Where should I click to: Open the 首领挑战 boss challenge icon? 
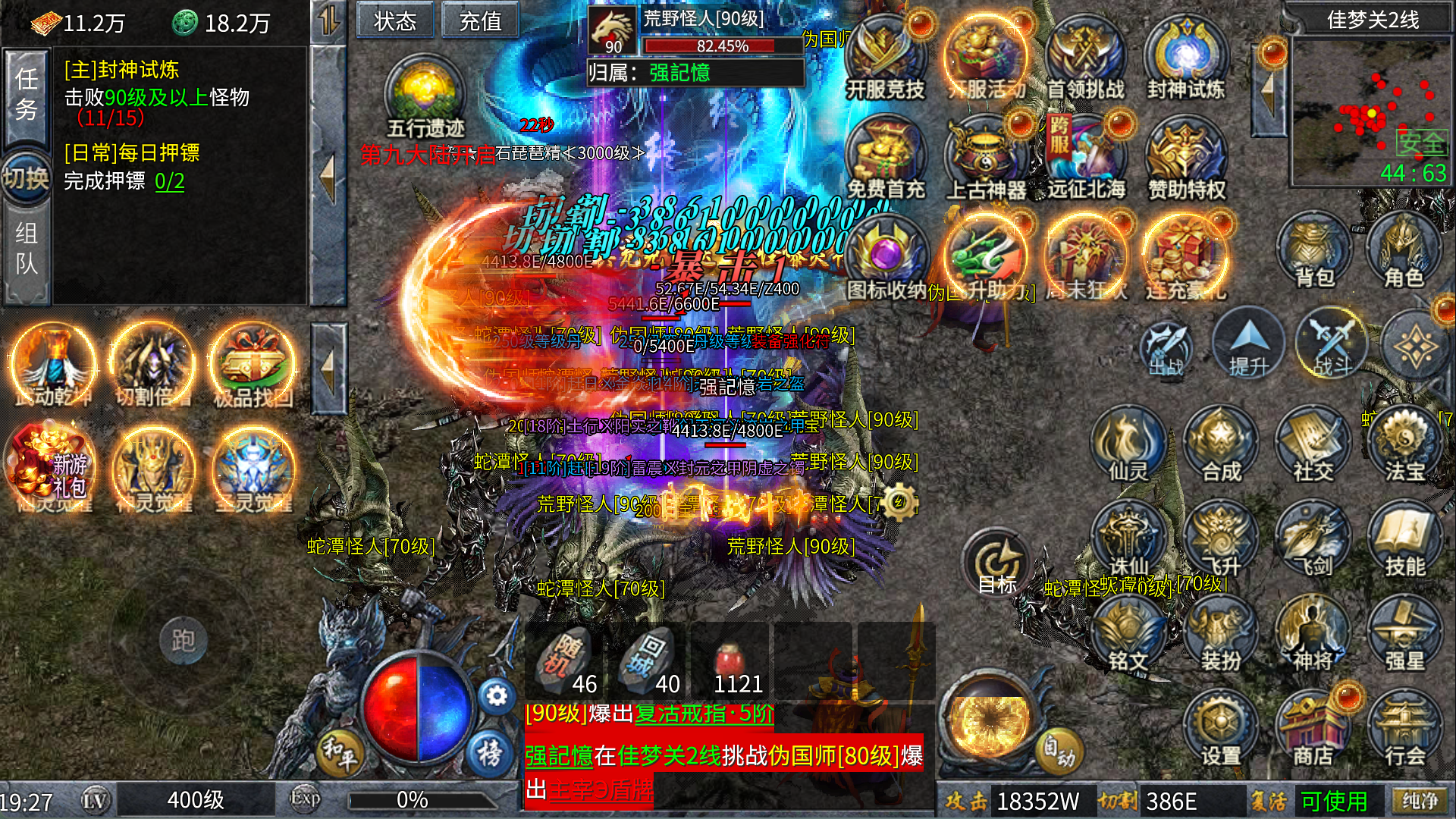point(1085,59)
